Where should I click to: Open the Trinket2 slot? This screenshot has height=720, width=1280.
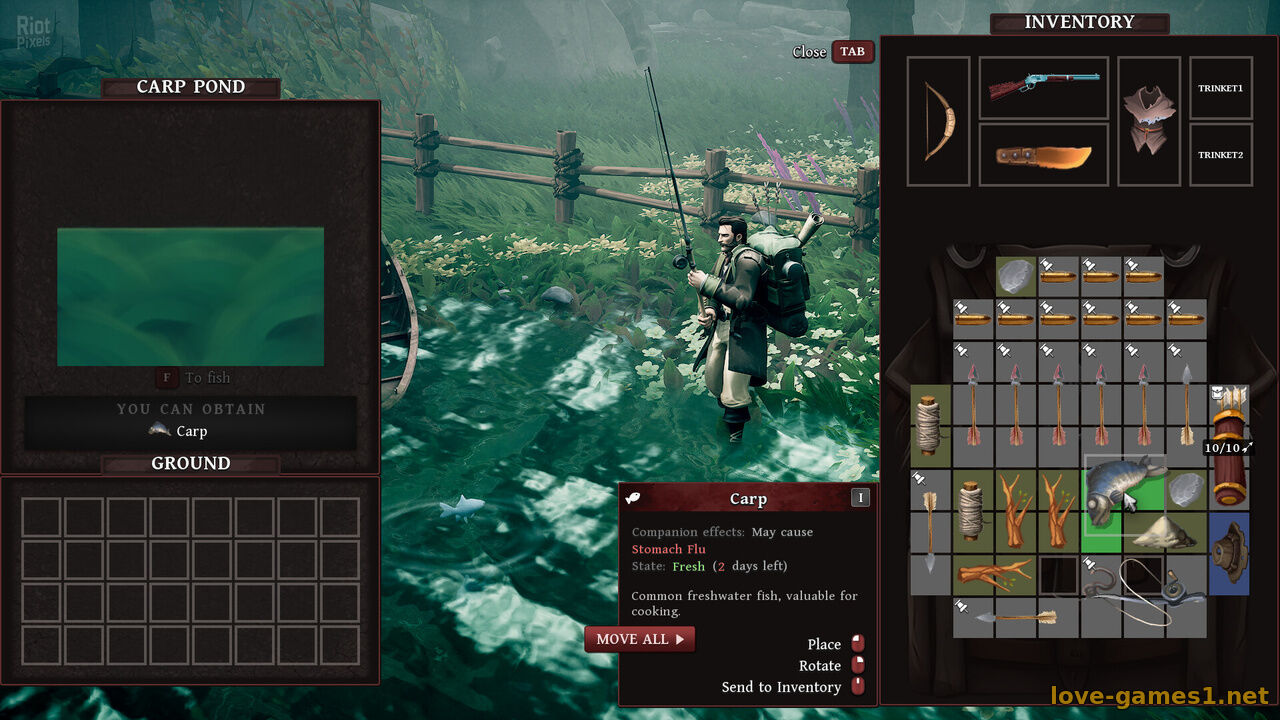tap(1220, 155)
